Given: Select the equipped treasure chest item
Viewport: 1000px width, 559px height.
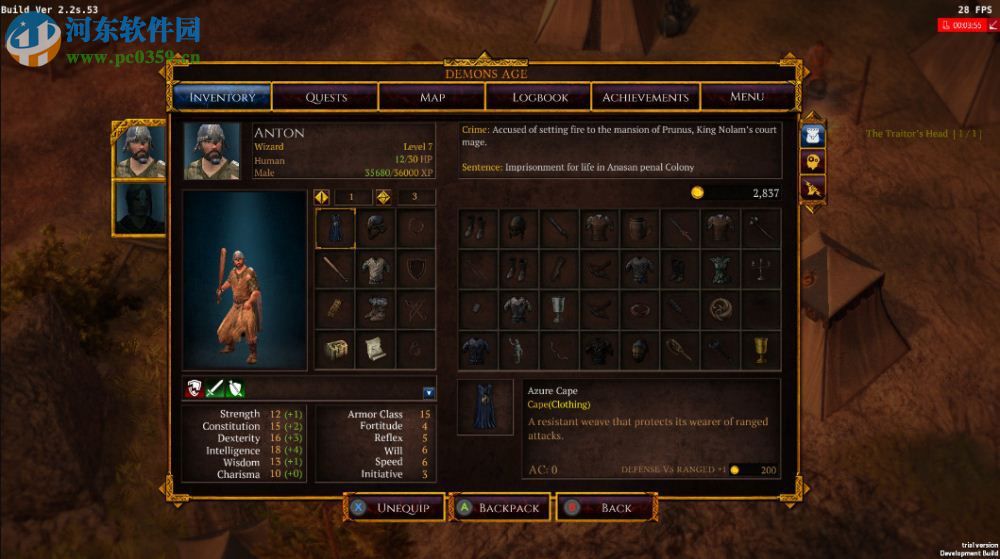Looking at the screenshot, I should (335, 349).
